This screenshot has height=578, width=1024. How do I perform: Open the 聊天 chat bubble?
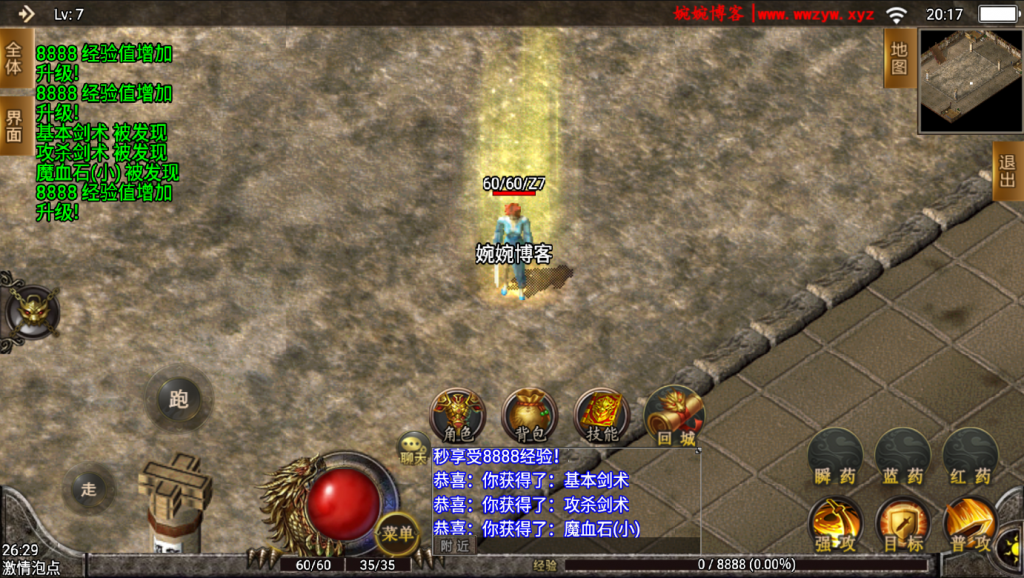pyautogui.click(x=413, y=447)
